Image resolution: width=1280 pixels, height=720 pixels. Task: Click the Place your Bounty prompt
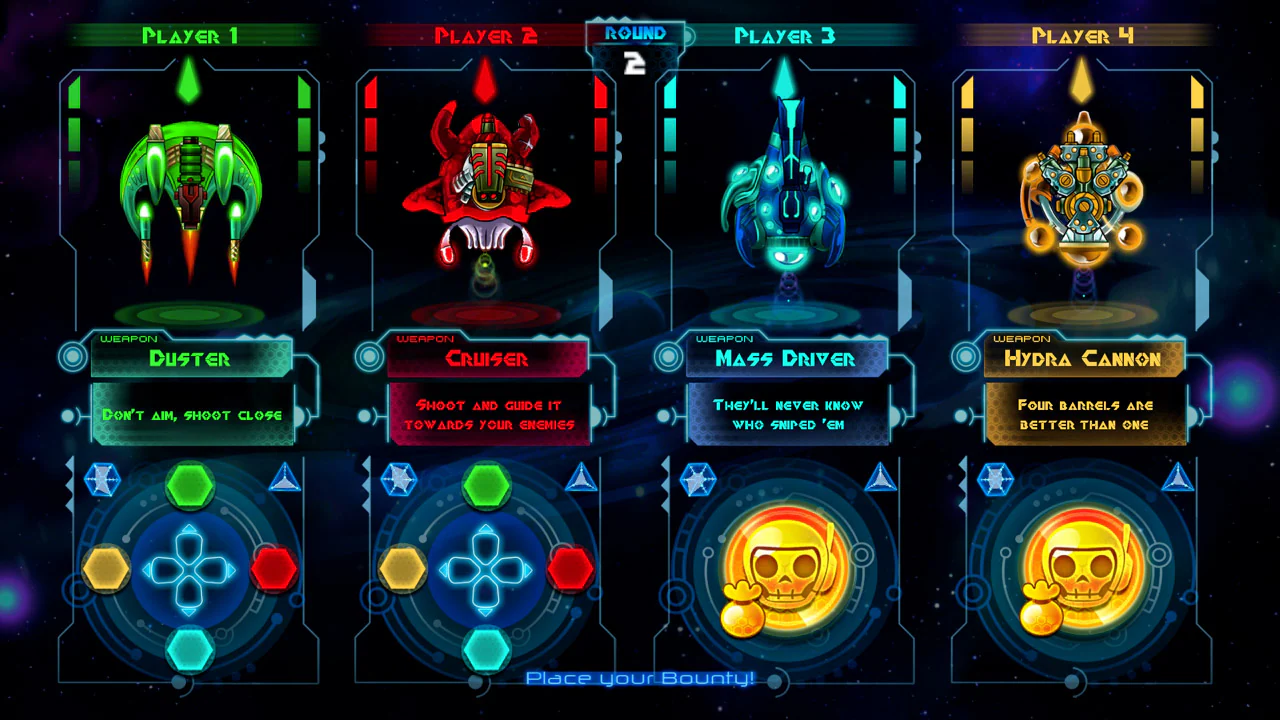pyautogui.click(x=639, y=678)
